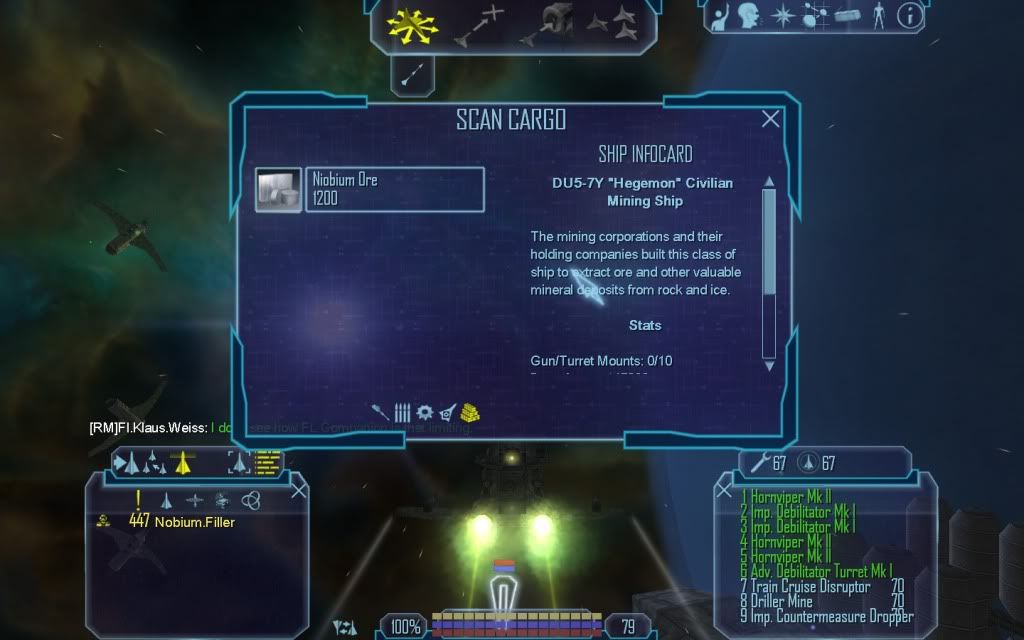Image resolution: width=1024 pixels, height=640 pixels.
Task: Close the contact list panel
Action: tap(298, 490)
